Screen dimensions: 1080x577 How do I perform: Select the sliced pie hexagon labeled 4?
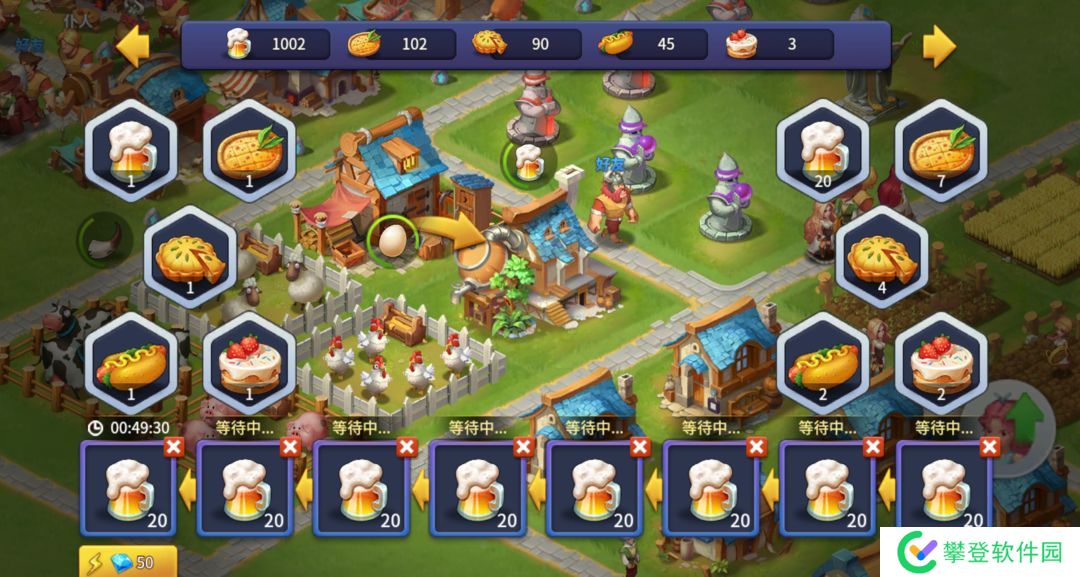coord(881,257)
